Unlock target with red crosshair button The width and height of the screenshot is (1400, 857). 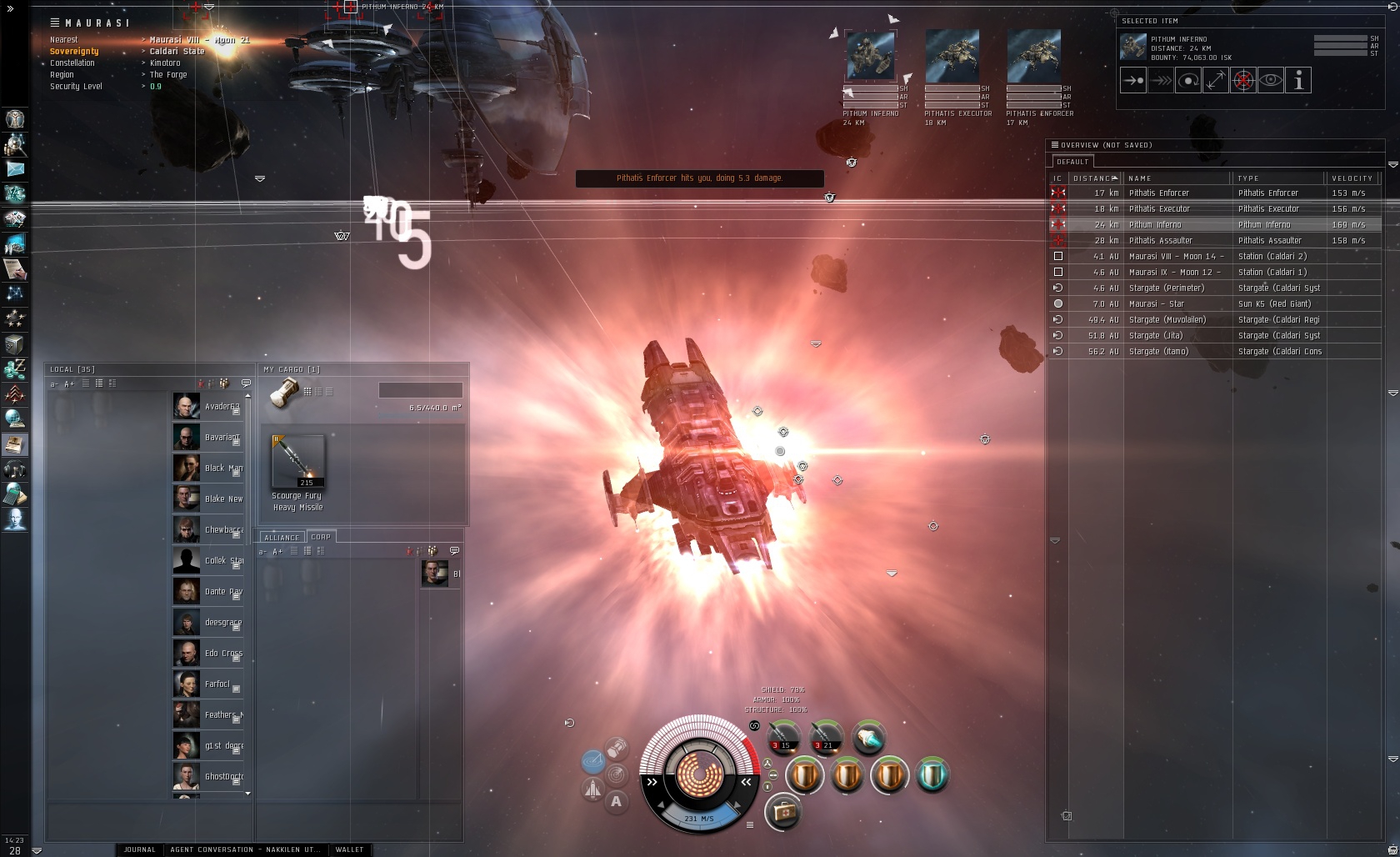point(1243,81)
